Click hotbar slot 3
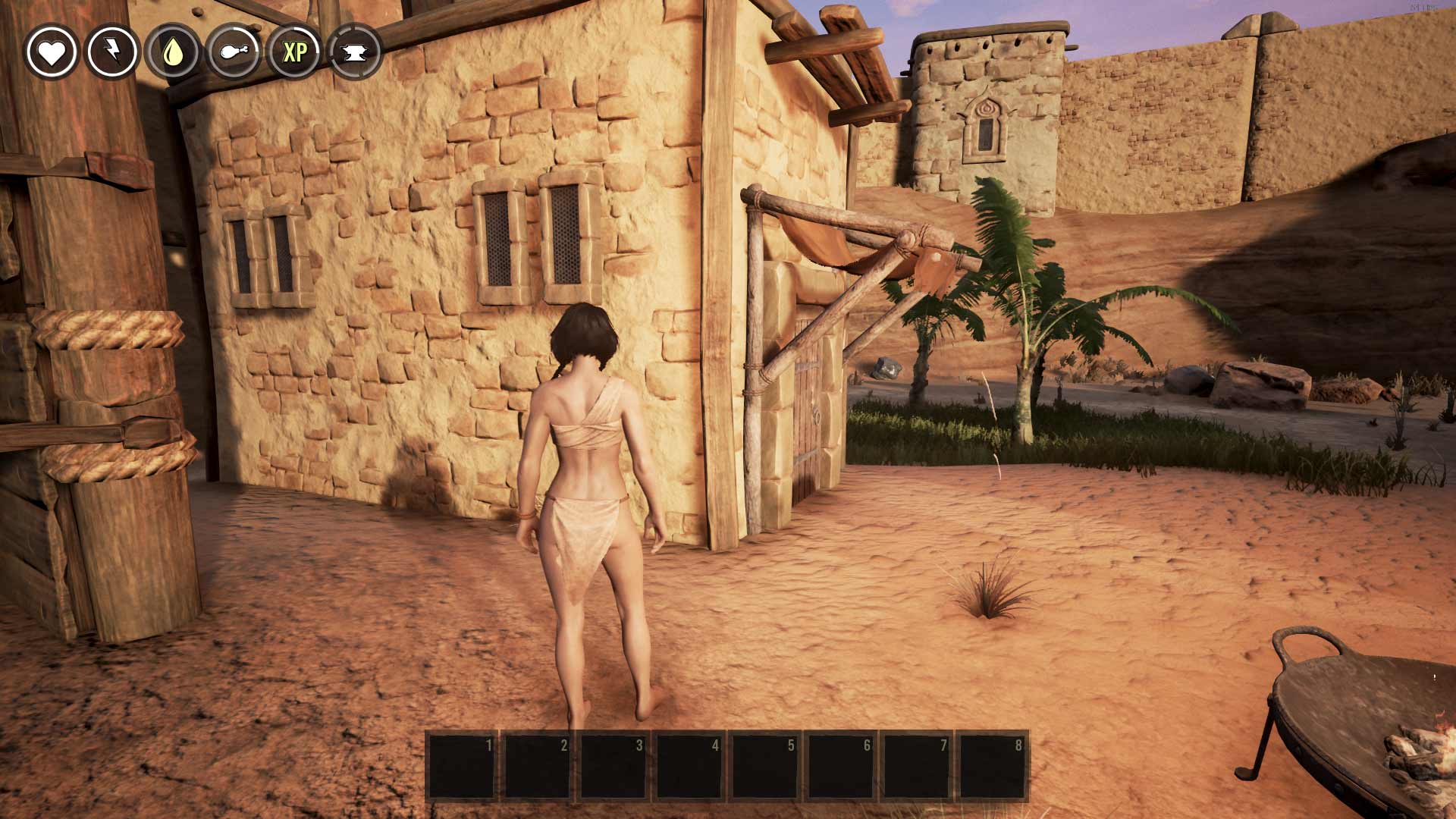Image resolution: width=1456 pixels, height=819 pixels. click(x=613, y=766)
